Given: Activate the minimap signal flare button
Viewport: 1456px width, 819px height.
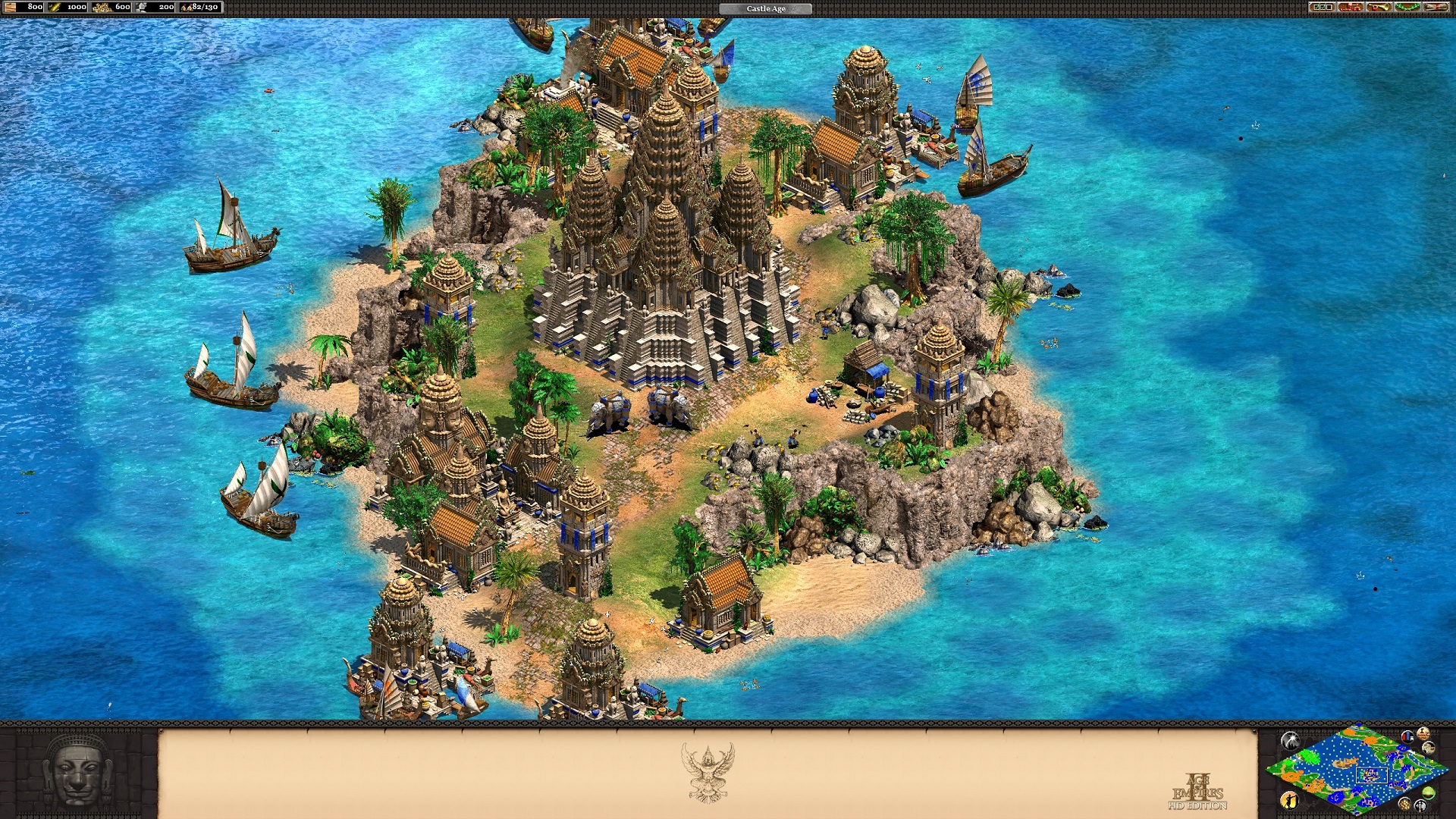Looking at the screenshot, I should coord(1289,740).
